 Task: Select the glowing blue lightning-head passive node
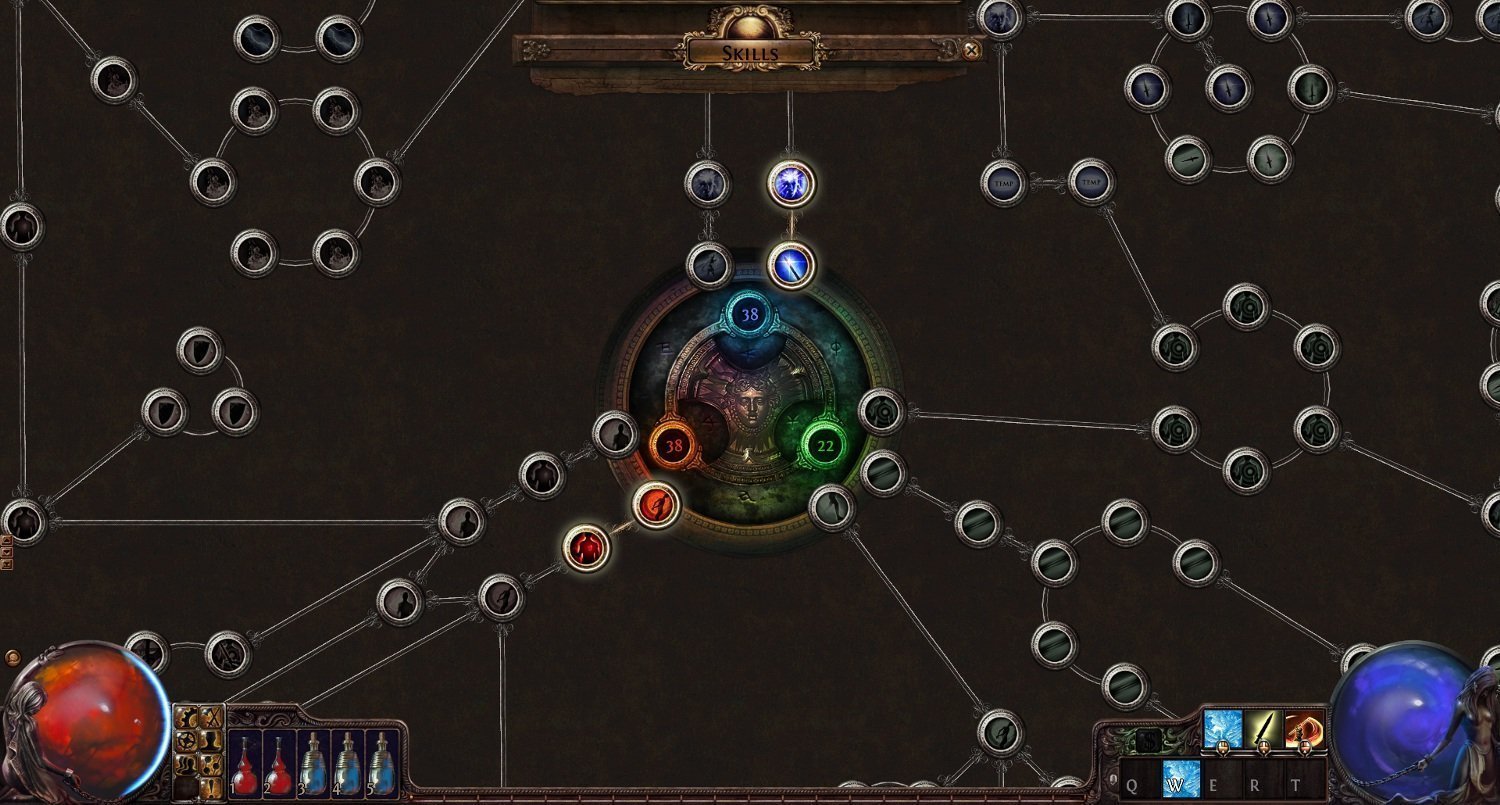[791, 184]
